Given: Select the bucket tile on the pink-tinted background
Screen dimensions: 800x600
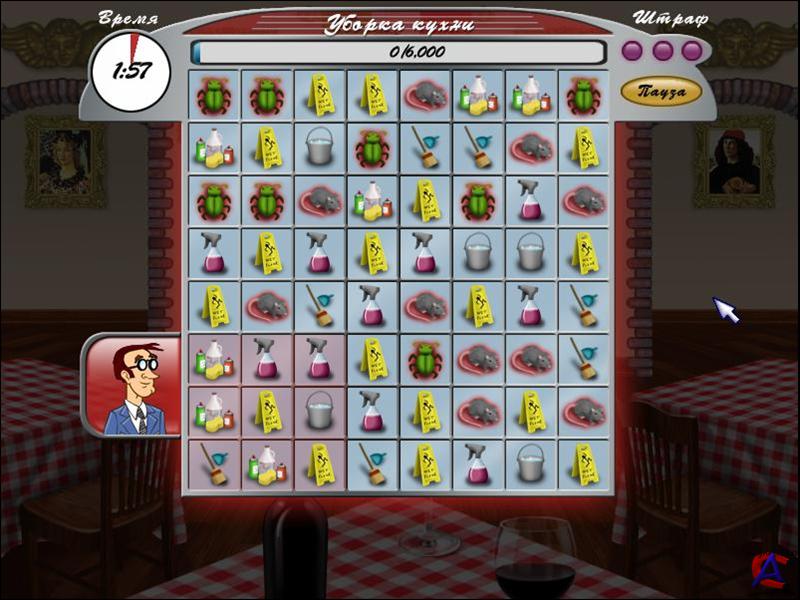Looking at the screenshot, I should click(x=319, y=410).
